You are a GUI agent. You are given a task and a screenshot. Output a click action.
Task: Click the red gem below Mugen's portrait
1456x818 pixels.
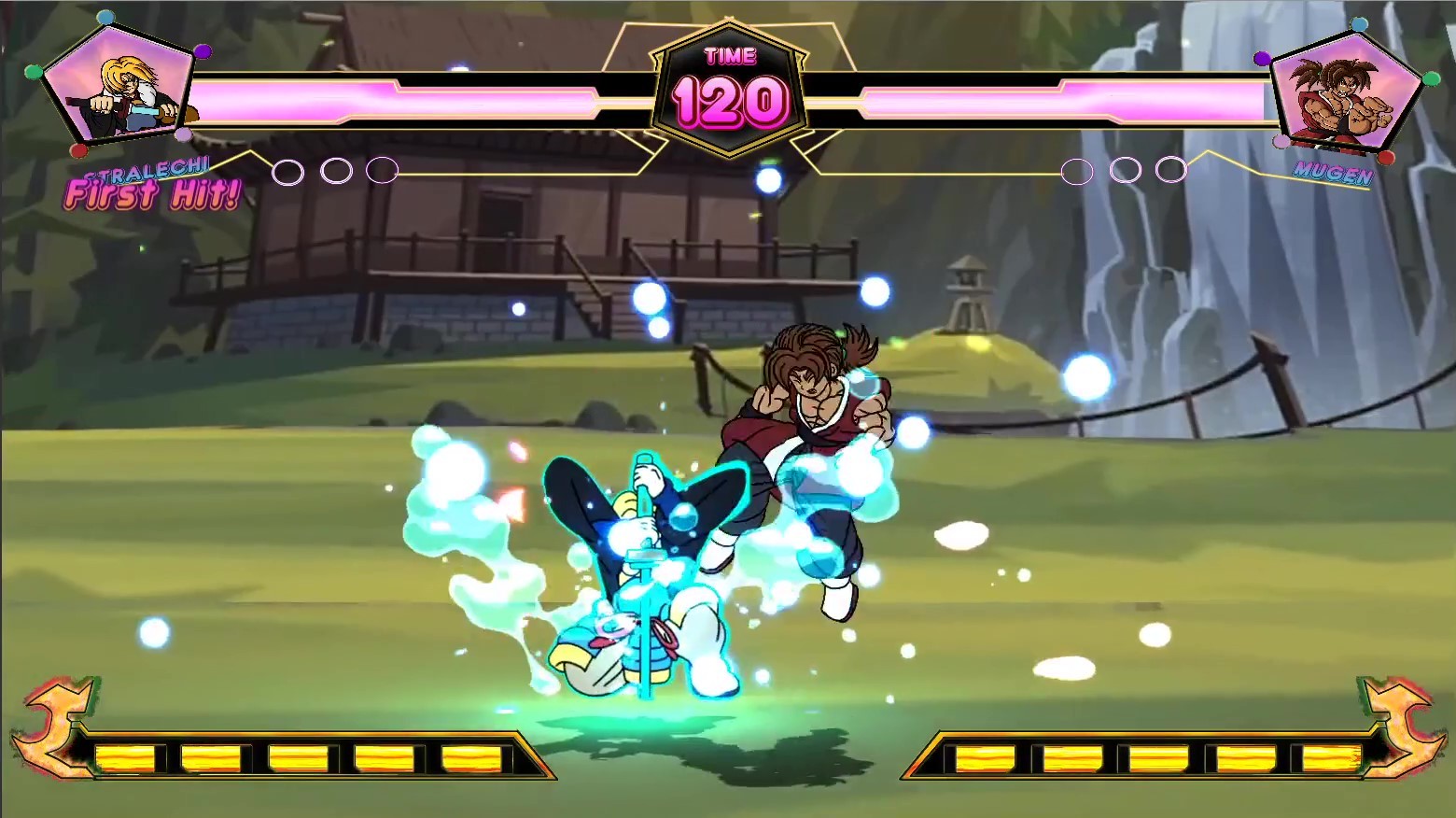click(x=1388, y=158)
